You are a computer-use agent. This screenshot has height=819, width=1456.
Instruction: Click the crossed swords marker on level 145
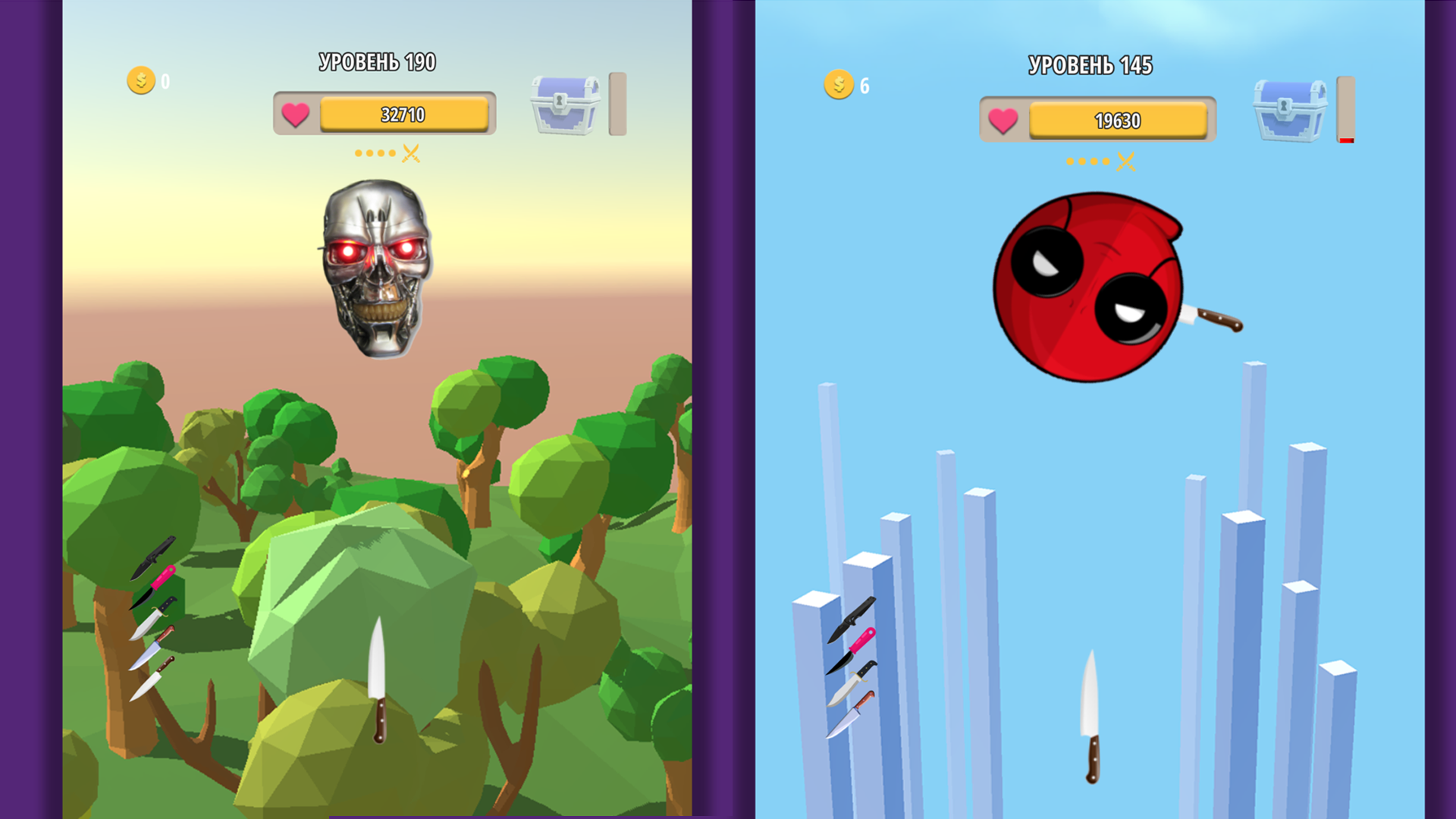1125,161
